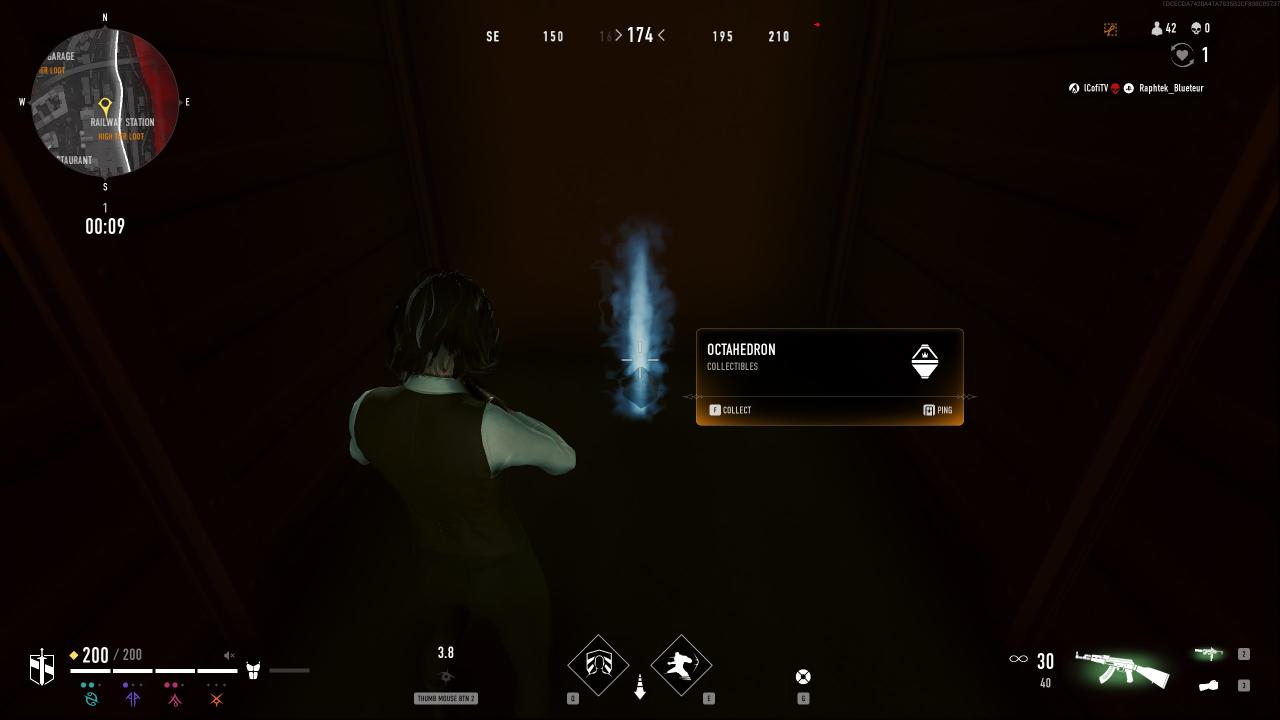Select the orange blood resonance icon
This screenshot has height=720, width=1280.
pyautogui.click(x=216, y=699)
